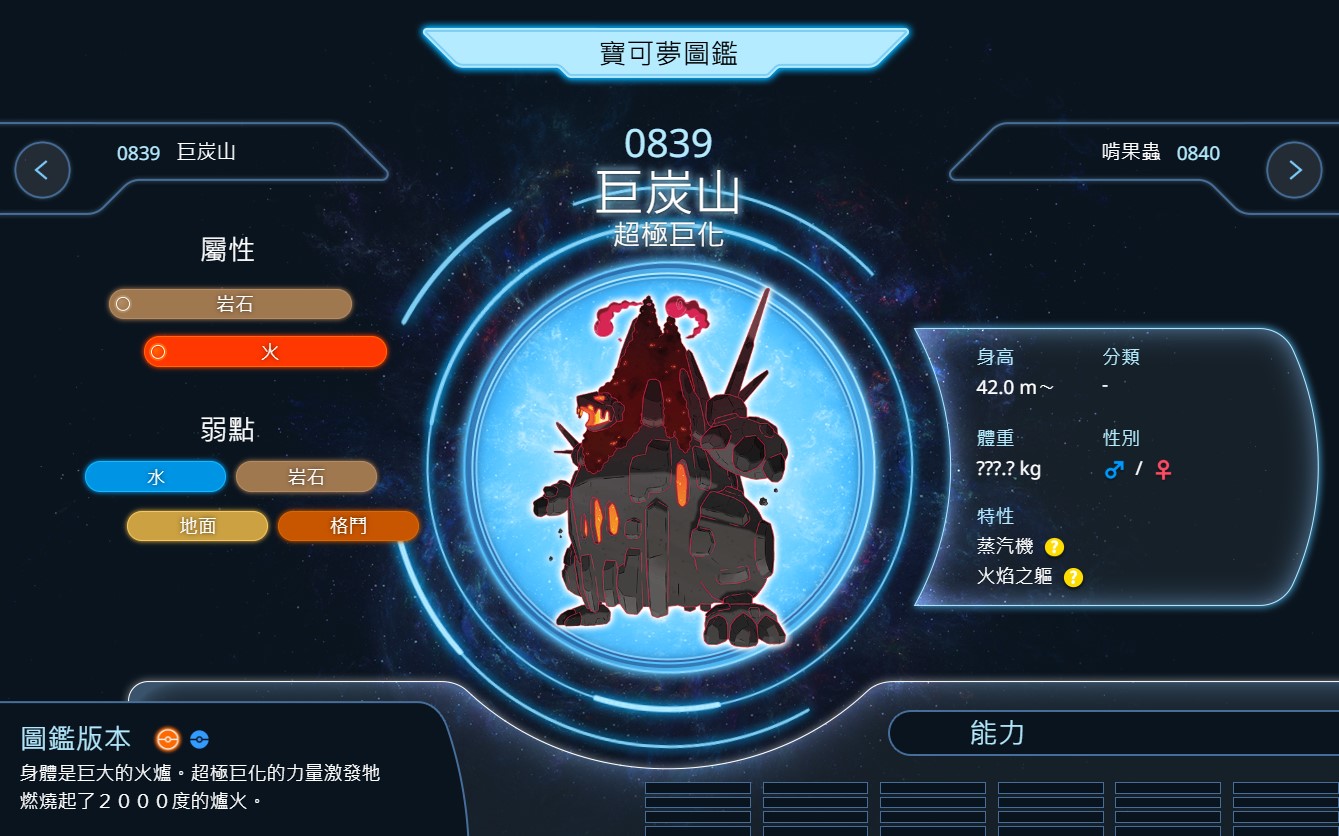Open the next entry 啃果蟲 0840 link

coord(1160,153)
